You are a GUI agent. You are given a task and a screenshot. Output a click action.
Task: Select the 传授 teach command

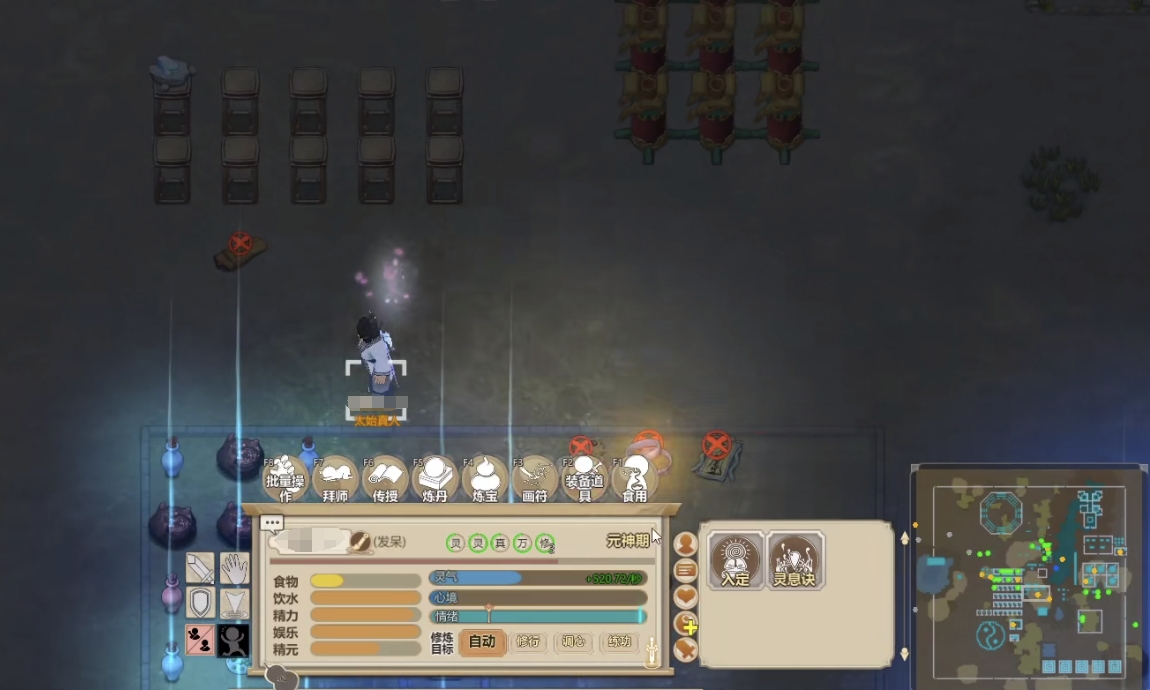[x=385, y=479]
